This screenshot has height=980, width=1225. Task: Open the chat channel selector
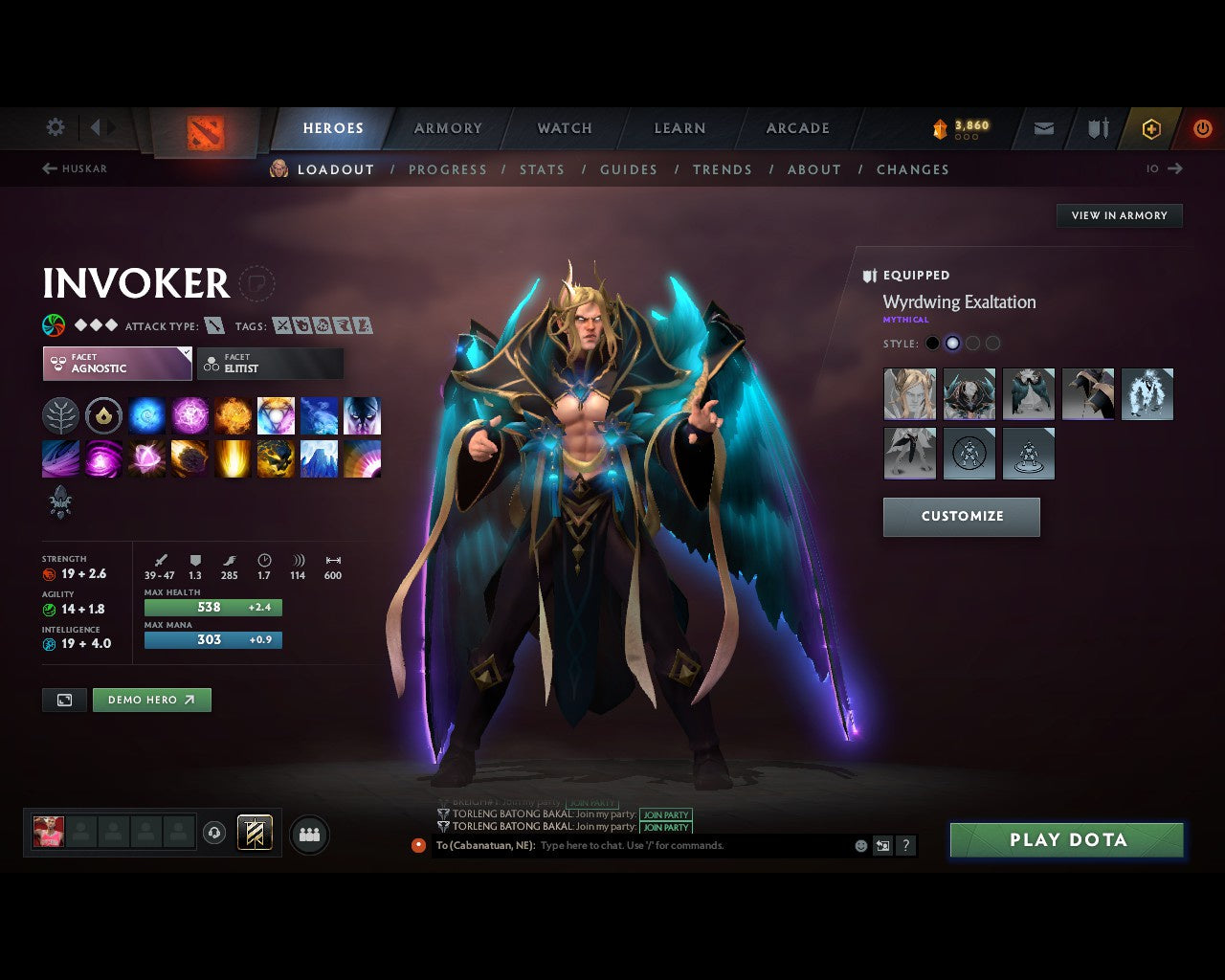tap(420, 845)
